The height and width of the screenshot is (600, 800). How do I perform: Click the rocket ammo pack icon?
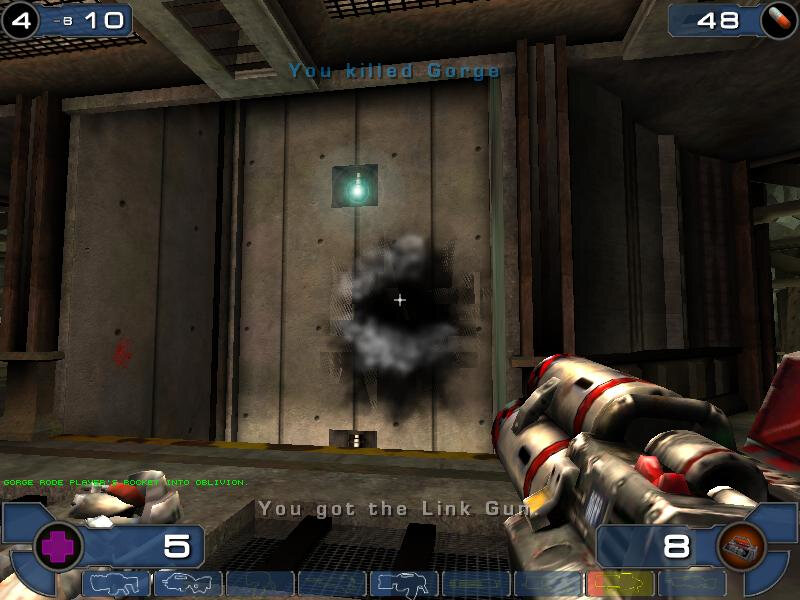pos(741,548)
